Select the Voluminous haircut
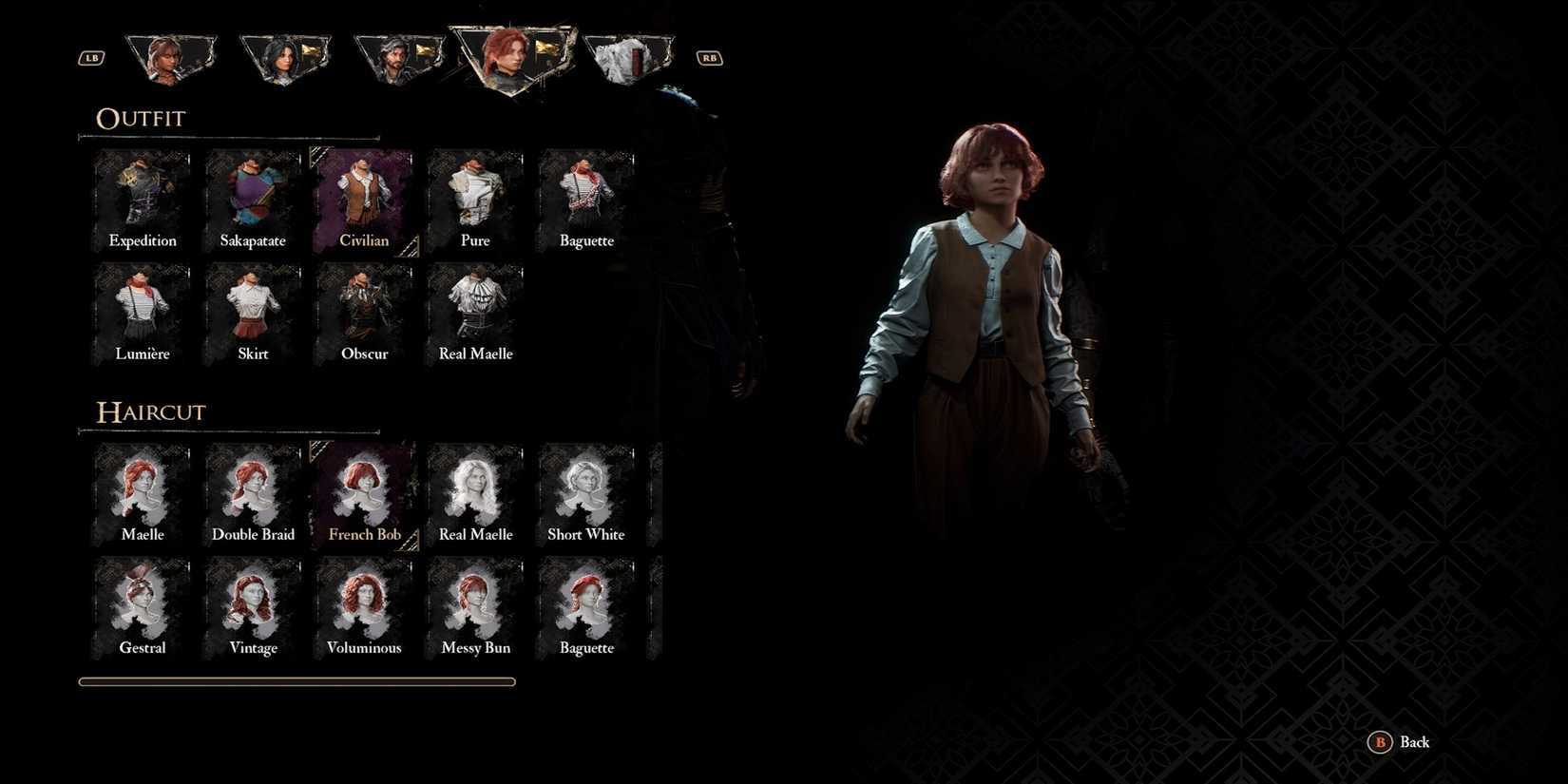Viewport: 1568px width, 784px height. [364, 602]
